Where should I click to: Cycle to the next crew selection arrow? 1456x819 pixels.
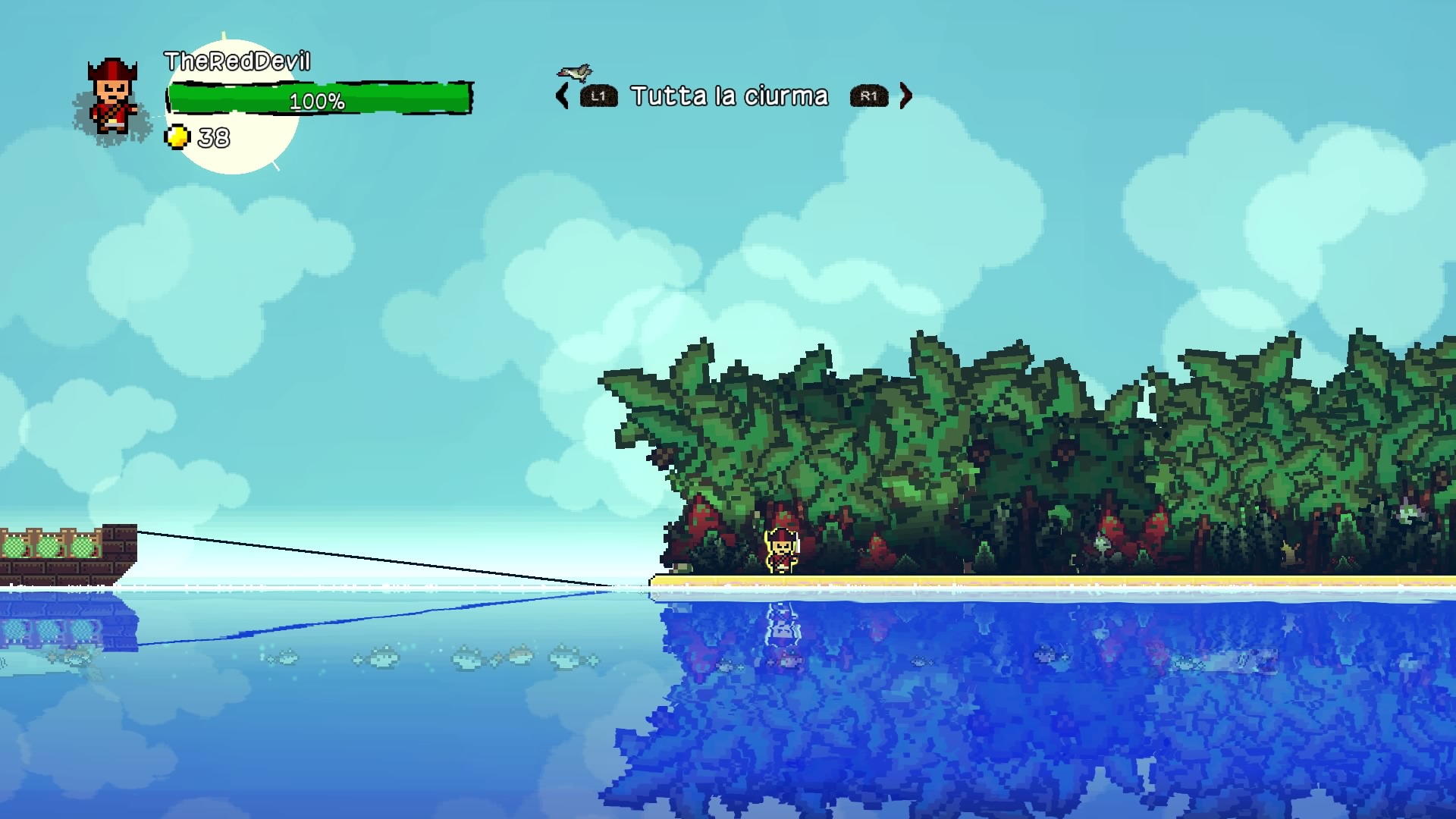click(x=905, y=96)
